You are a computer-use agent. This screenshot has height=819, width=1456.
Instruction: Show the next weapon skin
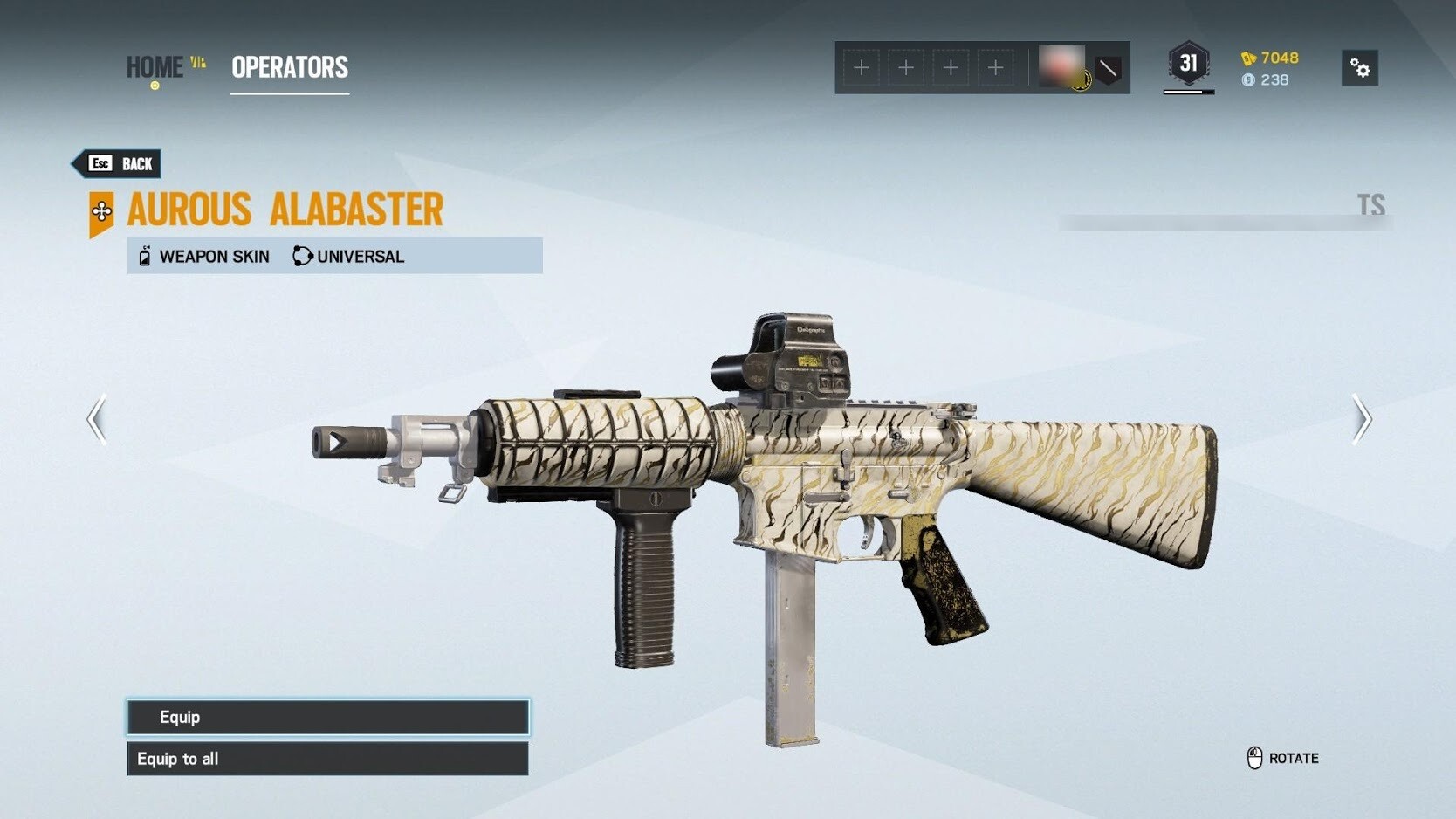tap(1361, 420)
